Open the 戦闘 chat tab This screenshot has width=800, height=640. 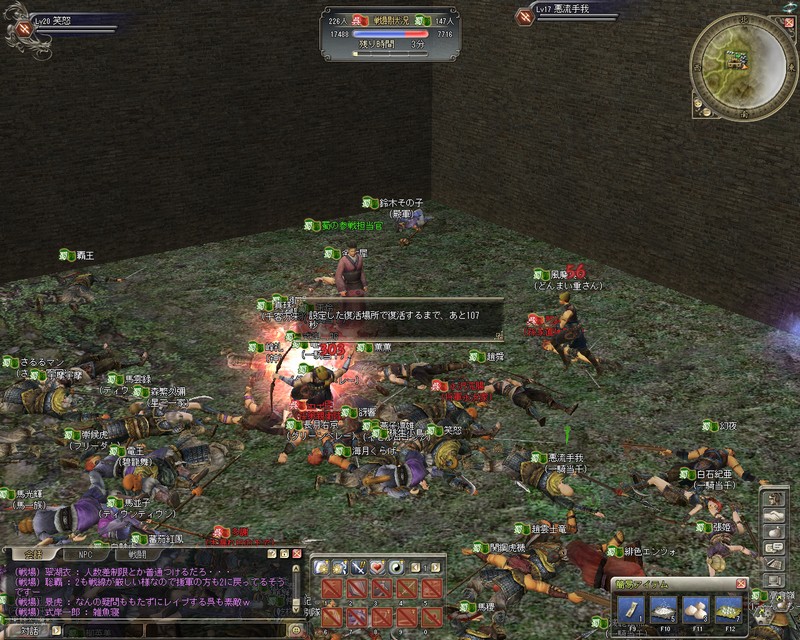click(x=136, y=553)
